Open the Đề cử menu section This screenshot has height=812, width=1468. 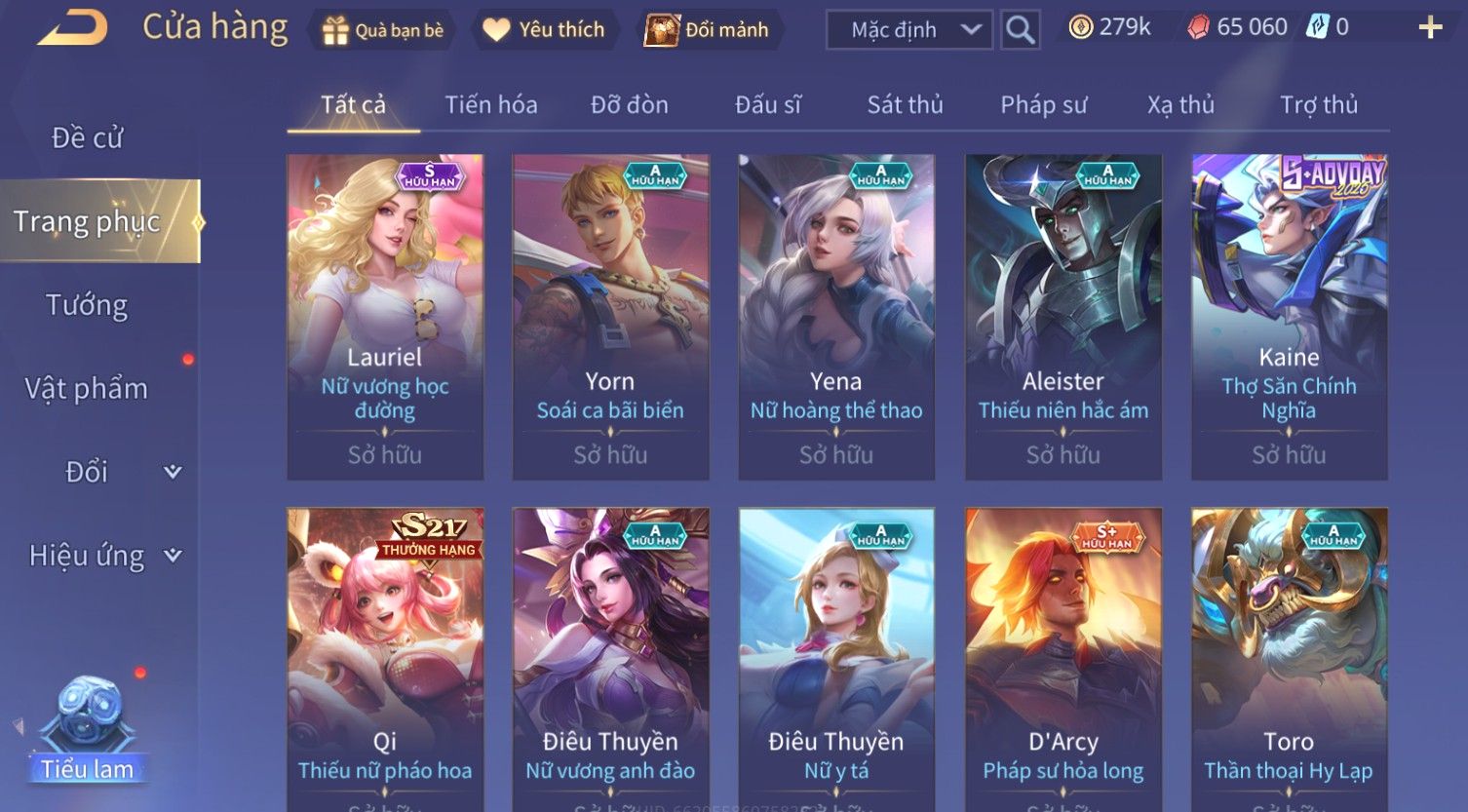click(88, 138)
